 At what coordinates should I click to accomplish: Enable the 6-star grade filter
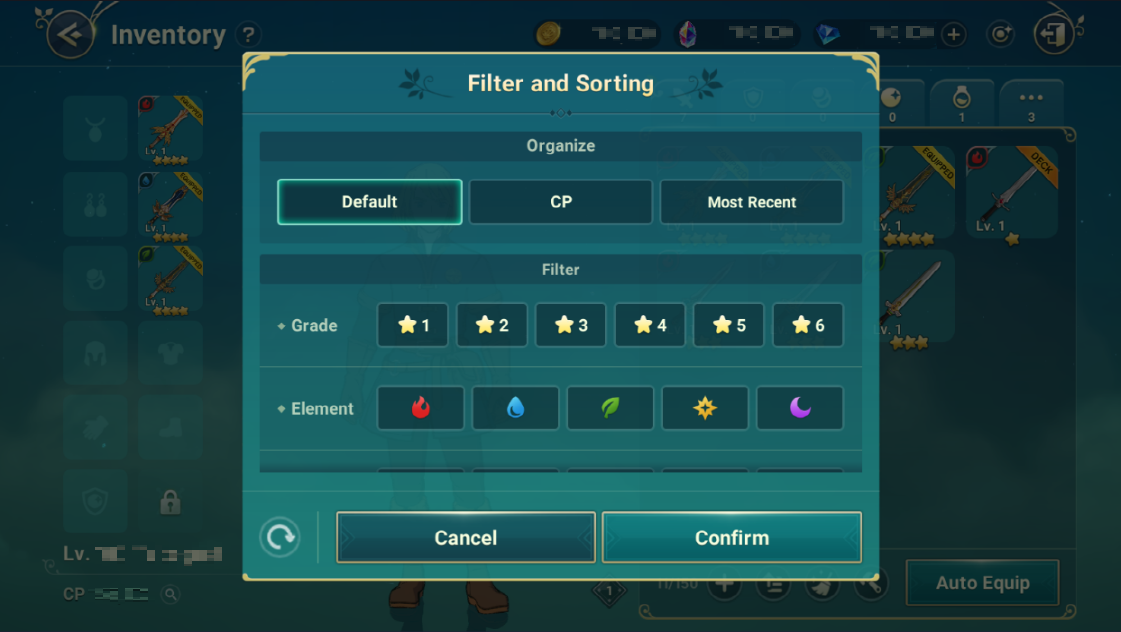pyautogui.click(x=808, y=325)
